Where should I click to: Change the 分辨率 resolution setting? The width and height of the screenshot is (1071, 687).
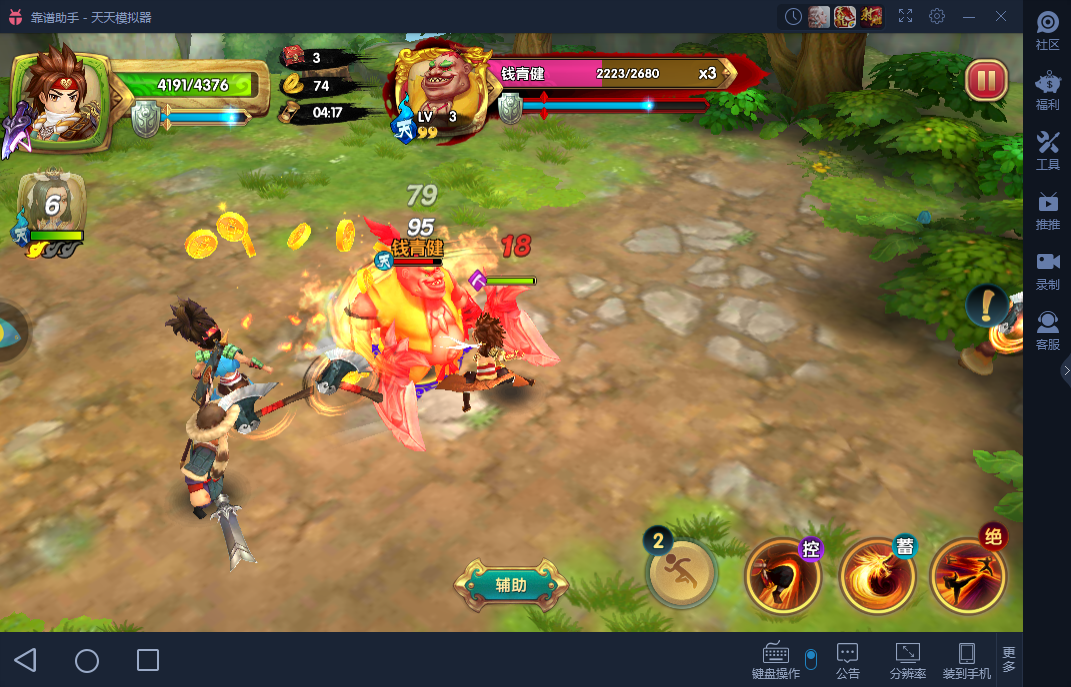coord(907,661)
